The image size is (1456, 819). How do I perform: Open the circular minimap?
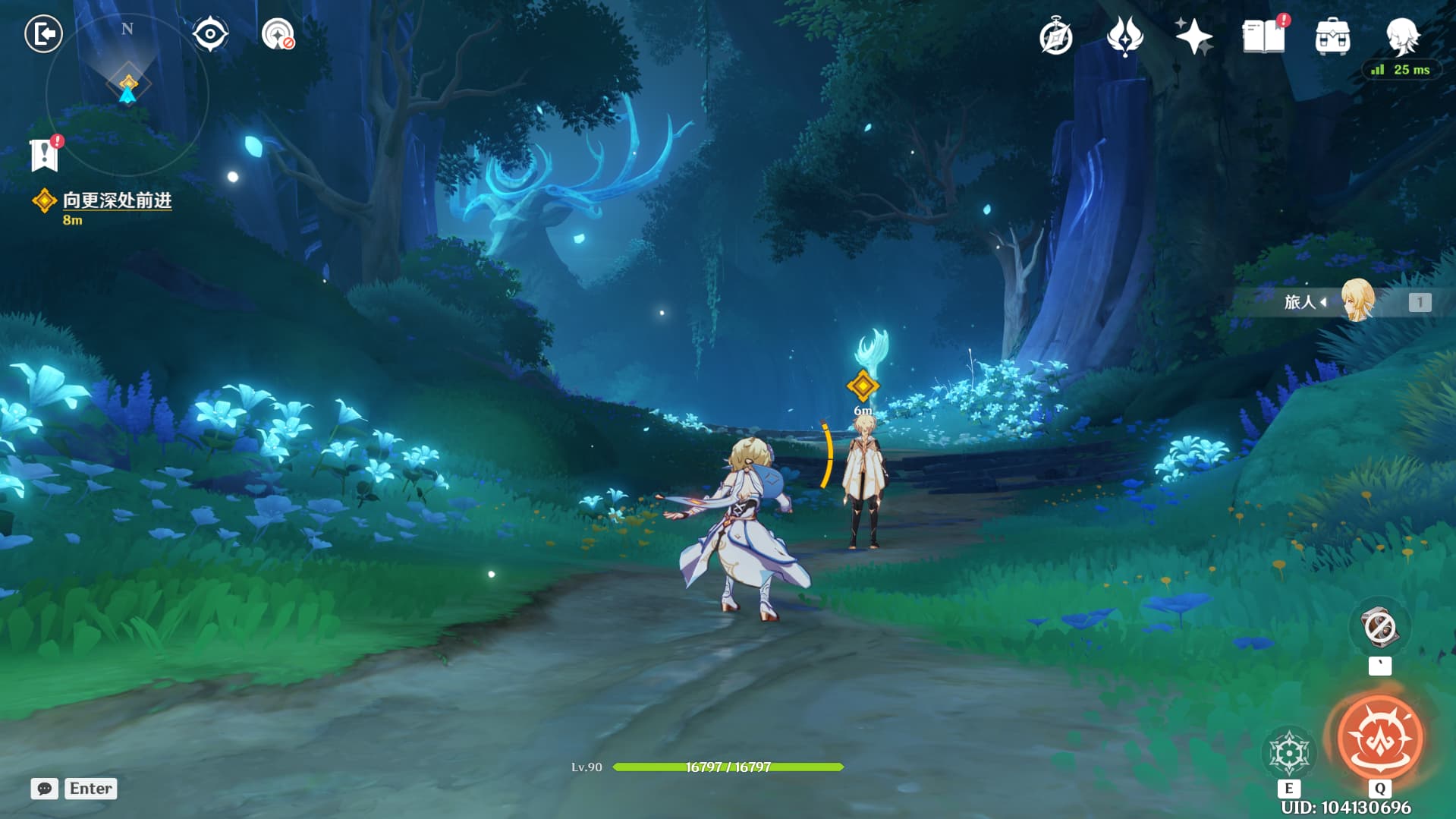[x=127, y=94]
